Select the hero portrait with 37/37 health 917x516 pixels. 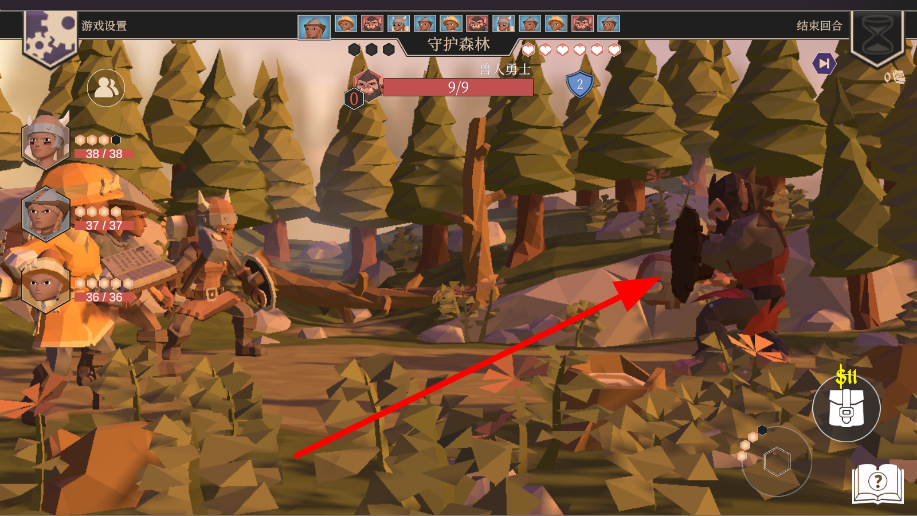click(x=46, y=212)
